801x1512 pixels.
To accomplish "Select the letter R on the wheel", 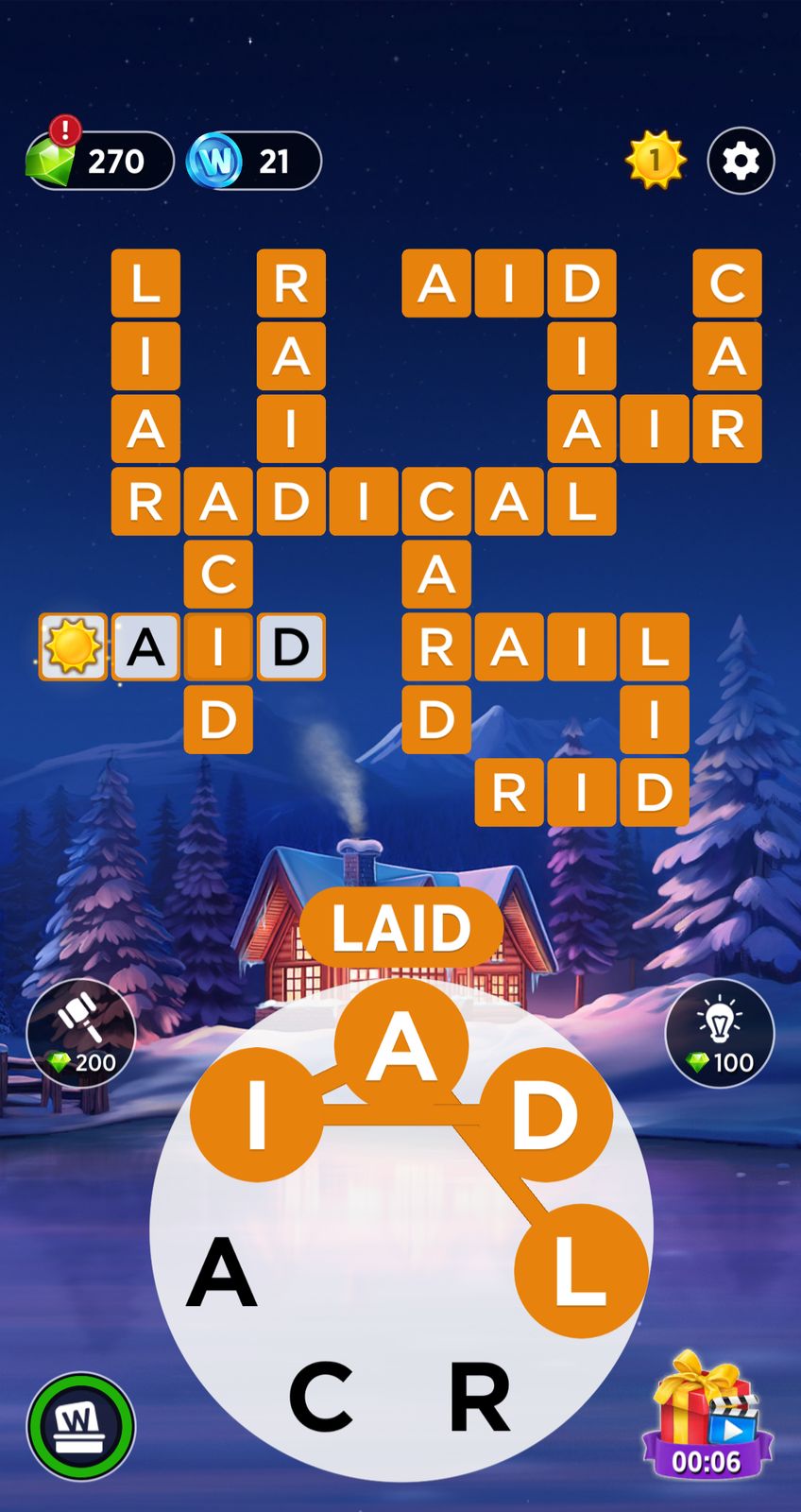I will click(480, 1396).
